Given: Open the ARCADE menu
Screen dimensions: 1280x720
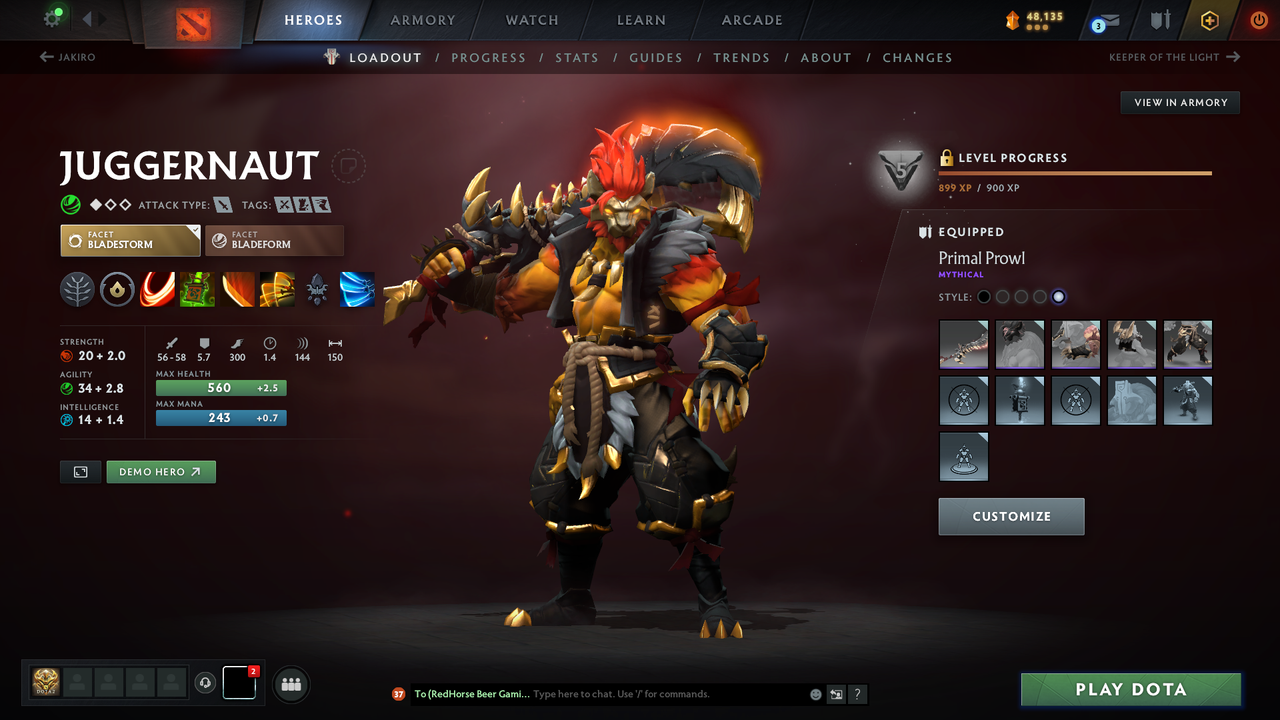Looking at the screenshot, I should pos(751,20).
